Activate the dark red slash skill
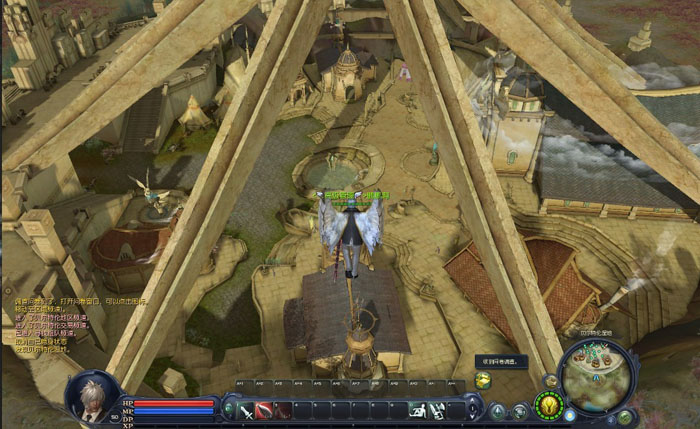 [x=282, y=410]
